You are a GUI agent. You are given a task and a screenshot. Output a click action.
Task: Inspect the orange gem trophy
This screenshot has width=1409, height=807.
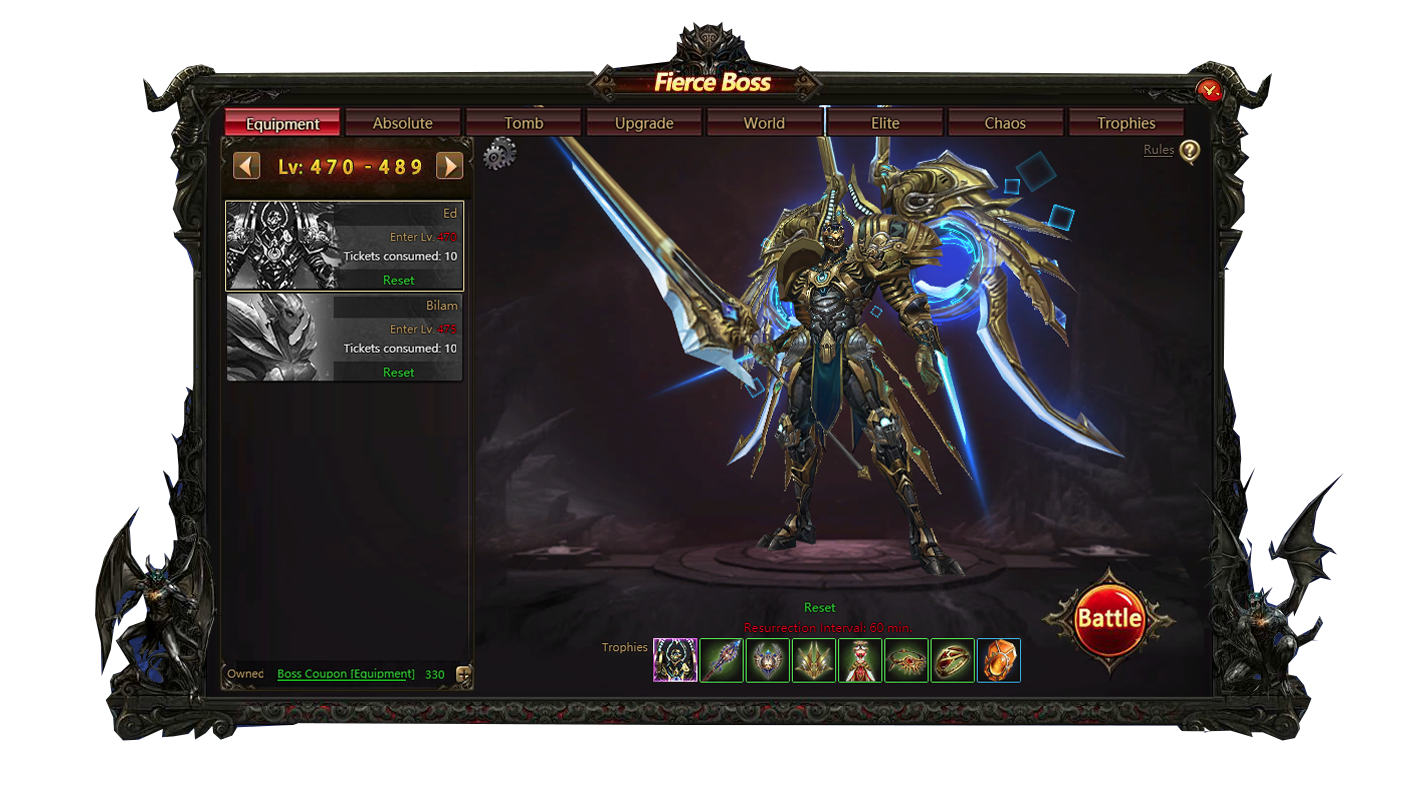pos(998,660)
